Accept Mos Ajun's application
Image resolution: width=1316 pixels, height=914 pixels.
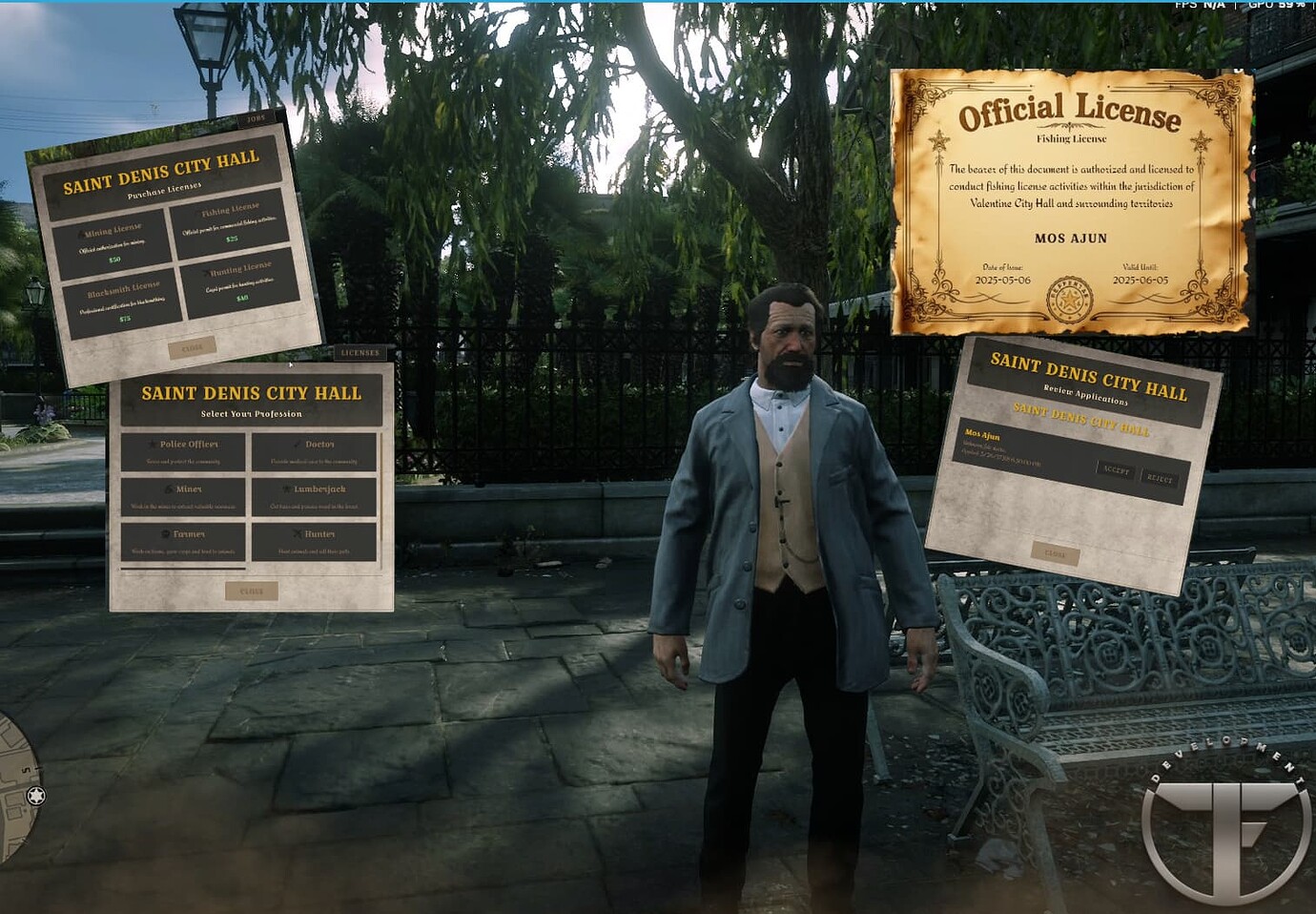point(1116,470)
